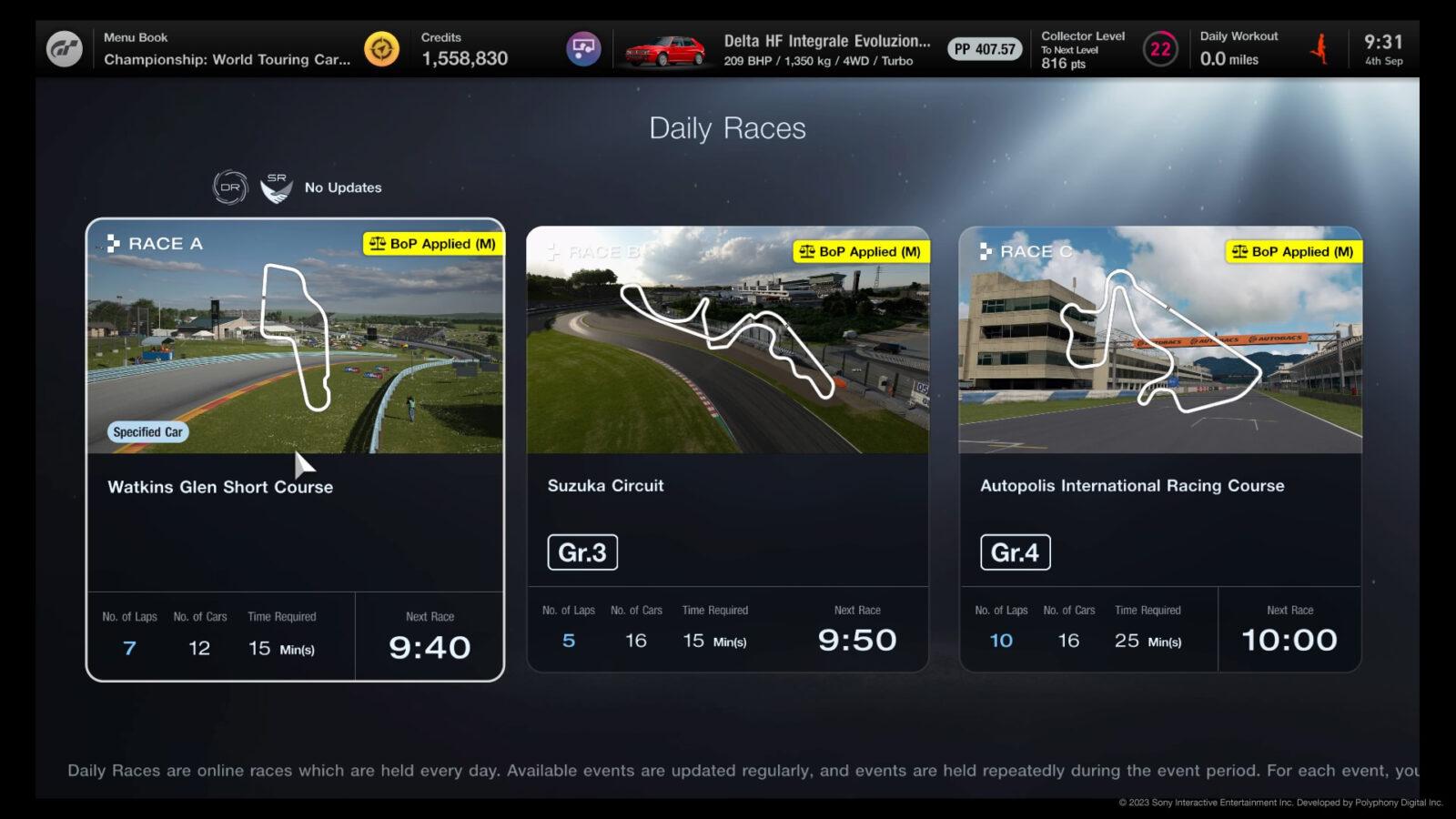The width and height of the screenshot is (1456, 819).
Task: Click the Gr.4 badge under Autopolis
Action: pos(1016,551)
